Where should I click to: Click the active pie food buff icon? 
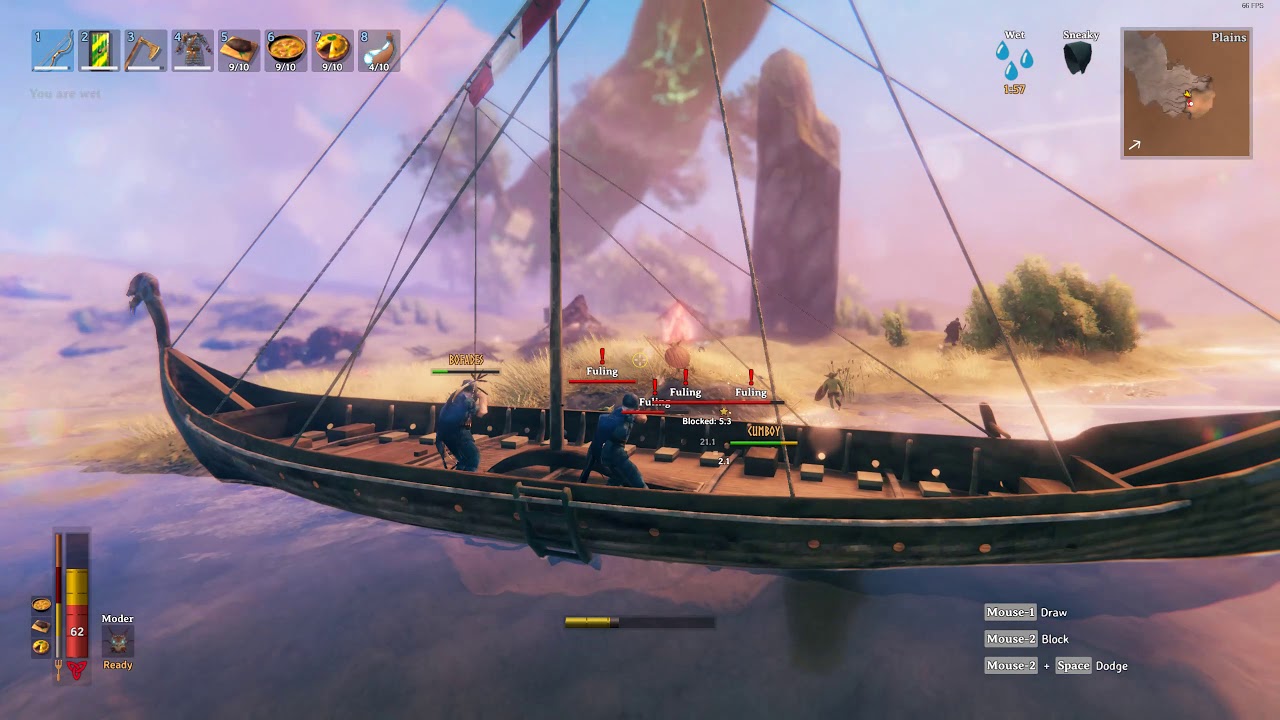point(41,647)
